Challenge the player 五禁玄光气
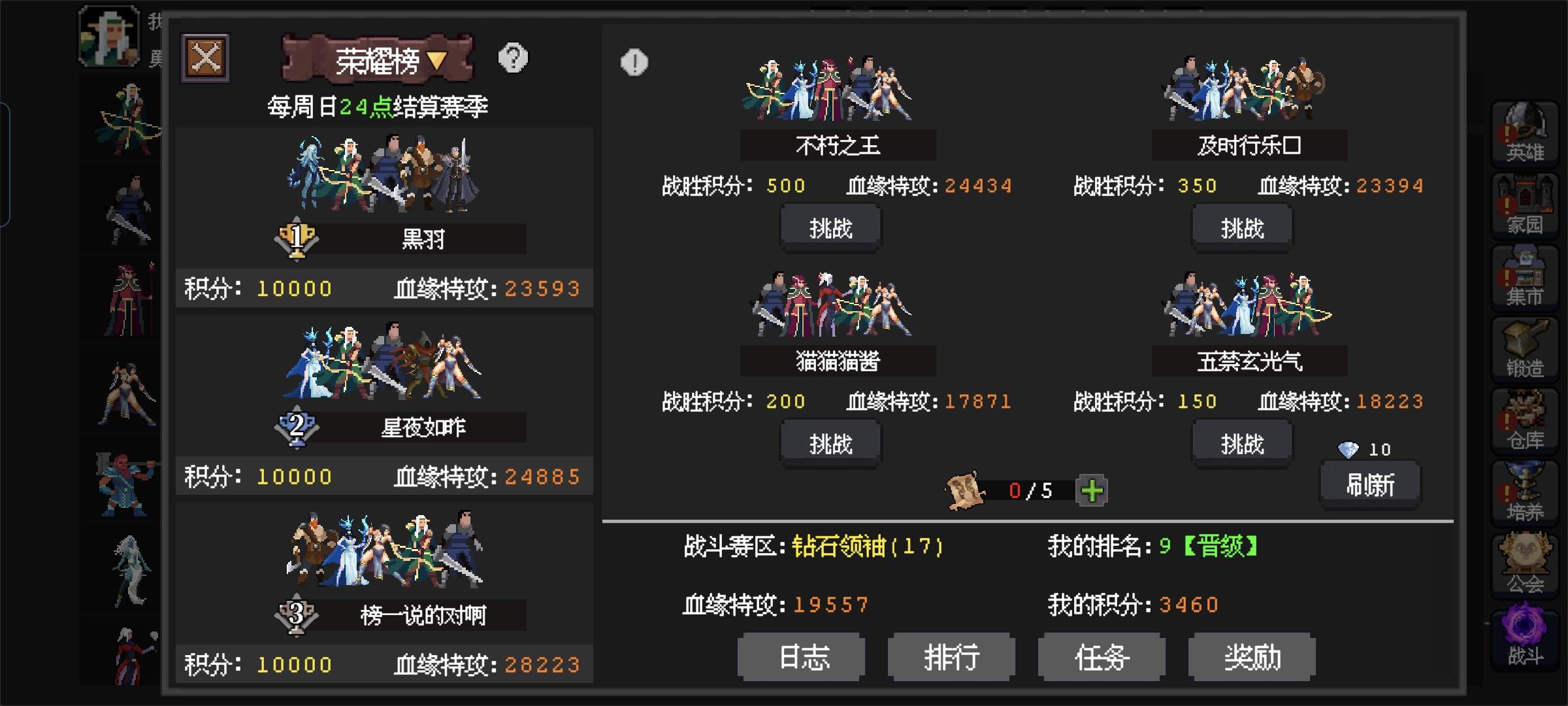This screenshot has height=706, width=1568. pos(1241,443)
